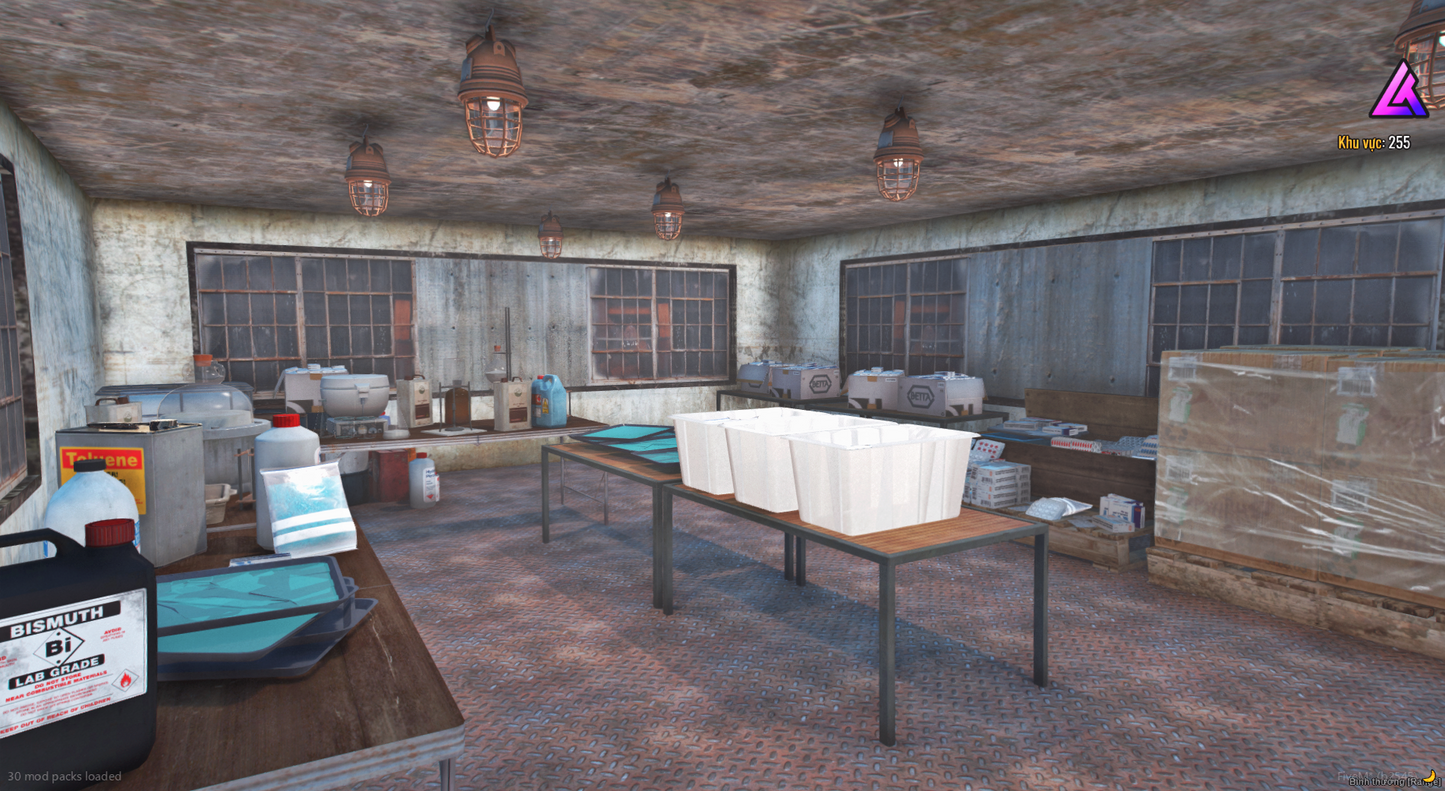The image size is (1445, 791).
Task: Select the Toluene barrel warning label
Action: pos(100,458)
